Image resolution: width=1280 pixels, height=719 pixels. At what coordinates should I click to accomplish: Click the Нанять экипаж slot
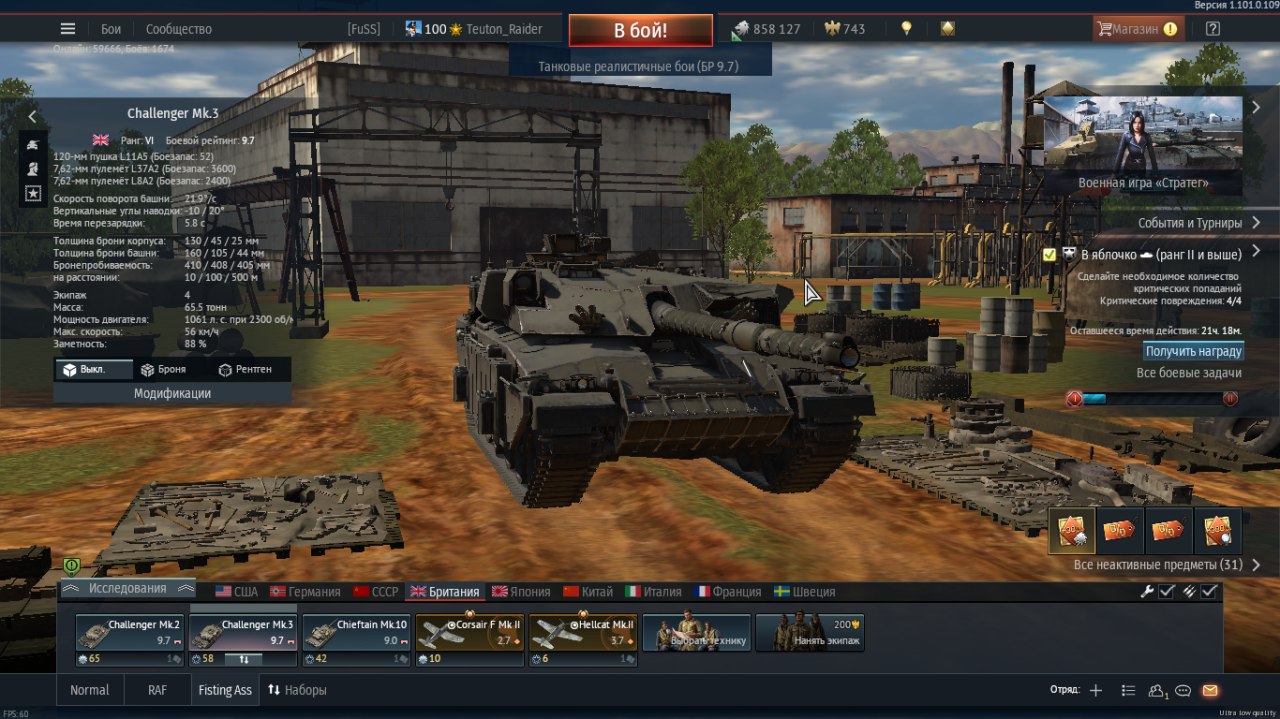click(810, 634)
